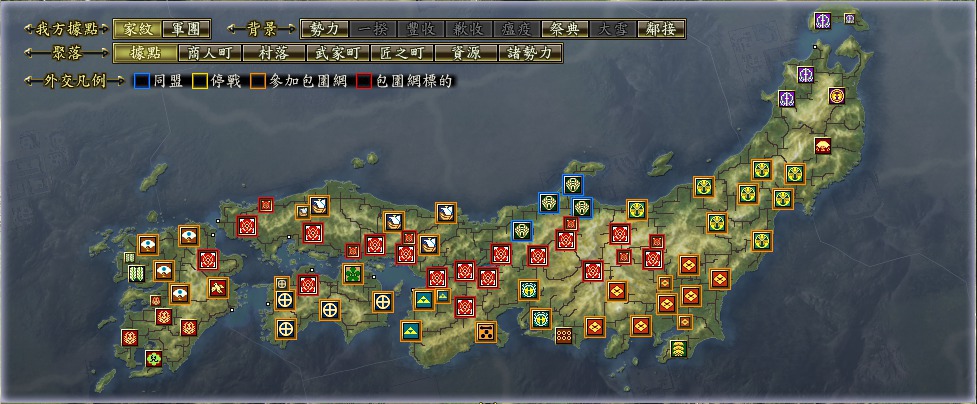Image resolution: width=977 pixels, height=404 pixels.
Task: Toggle the 一揆 background filter
Action: pyautogui.click(x=372, y=29)
